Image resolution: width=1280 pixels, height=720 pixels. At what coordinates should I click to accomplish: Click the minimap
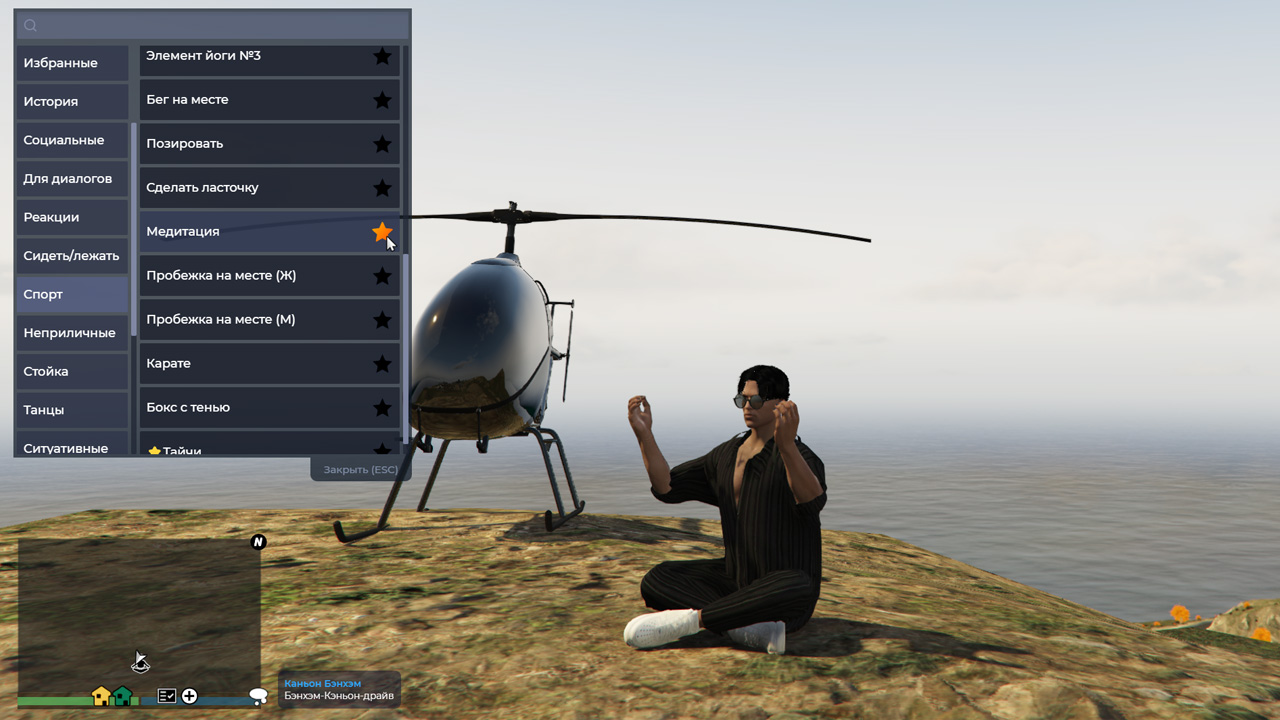(139, 615)
